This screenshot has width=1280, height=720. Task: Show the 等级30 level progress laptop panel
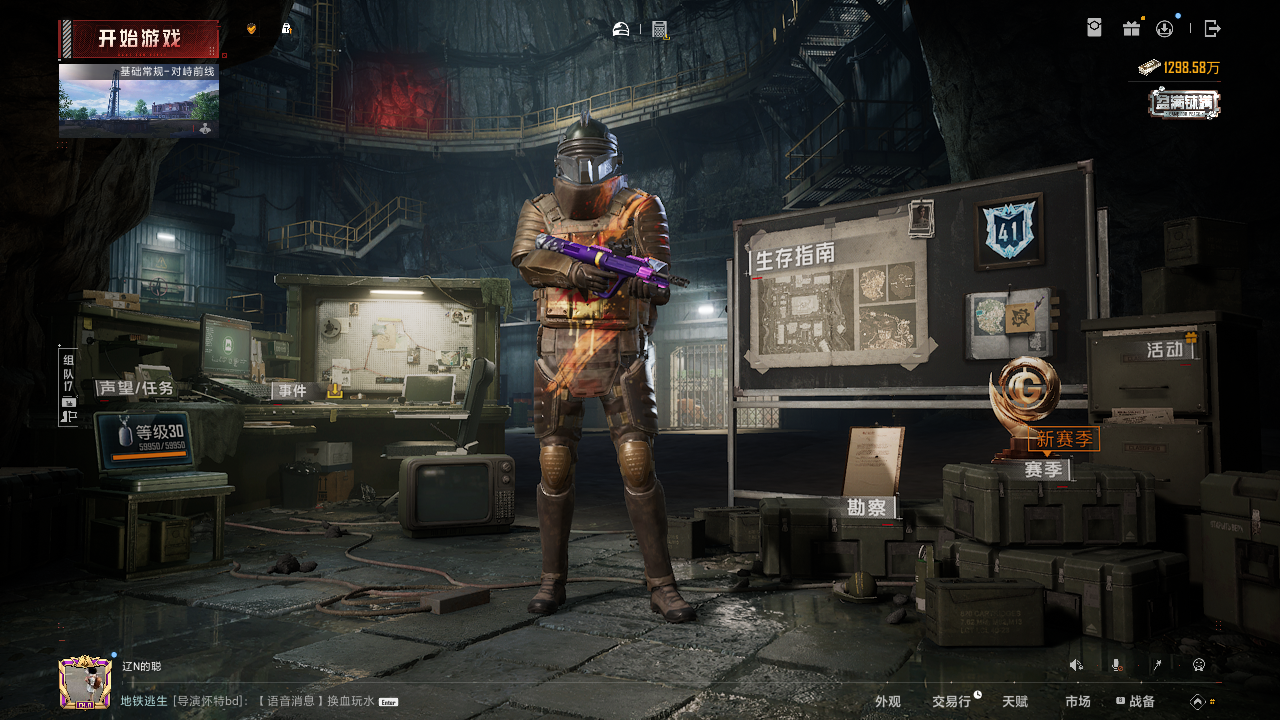[x=148, y=439]
